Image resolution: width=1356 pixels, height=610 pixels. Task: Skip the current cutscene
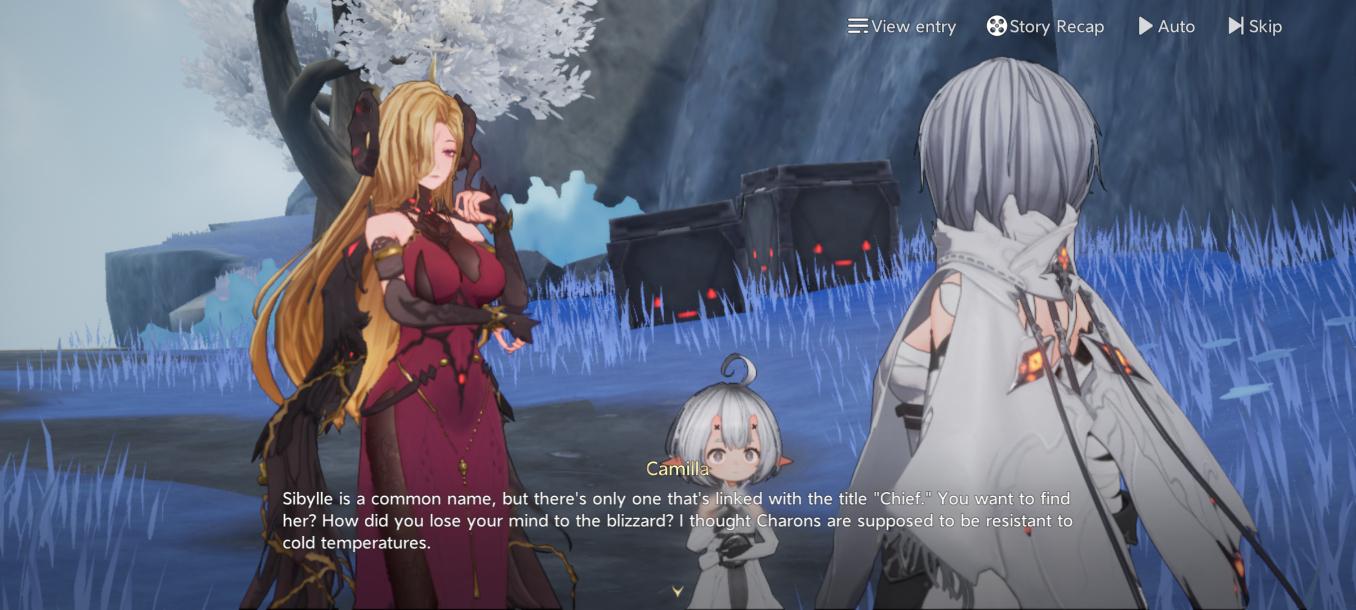pos(1255,27)
